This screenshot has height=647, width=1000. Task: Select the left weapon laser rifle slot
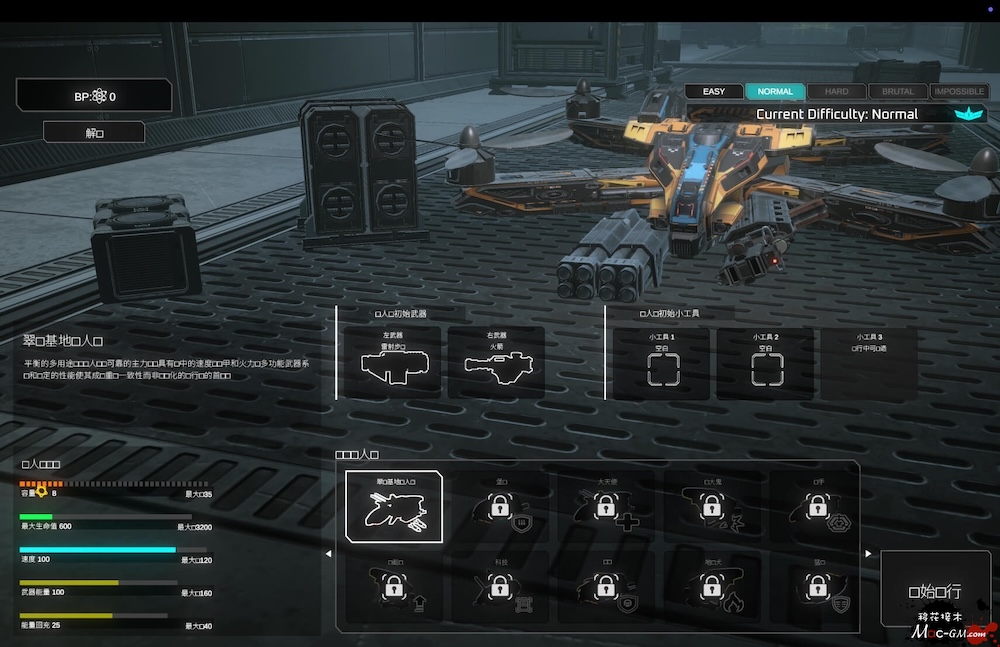(x=391, y=363)
